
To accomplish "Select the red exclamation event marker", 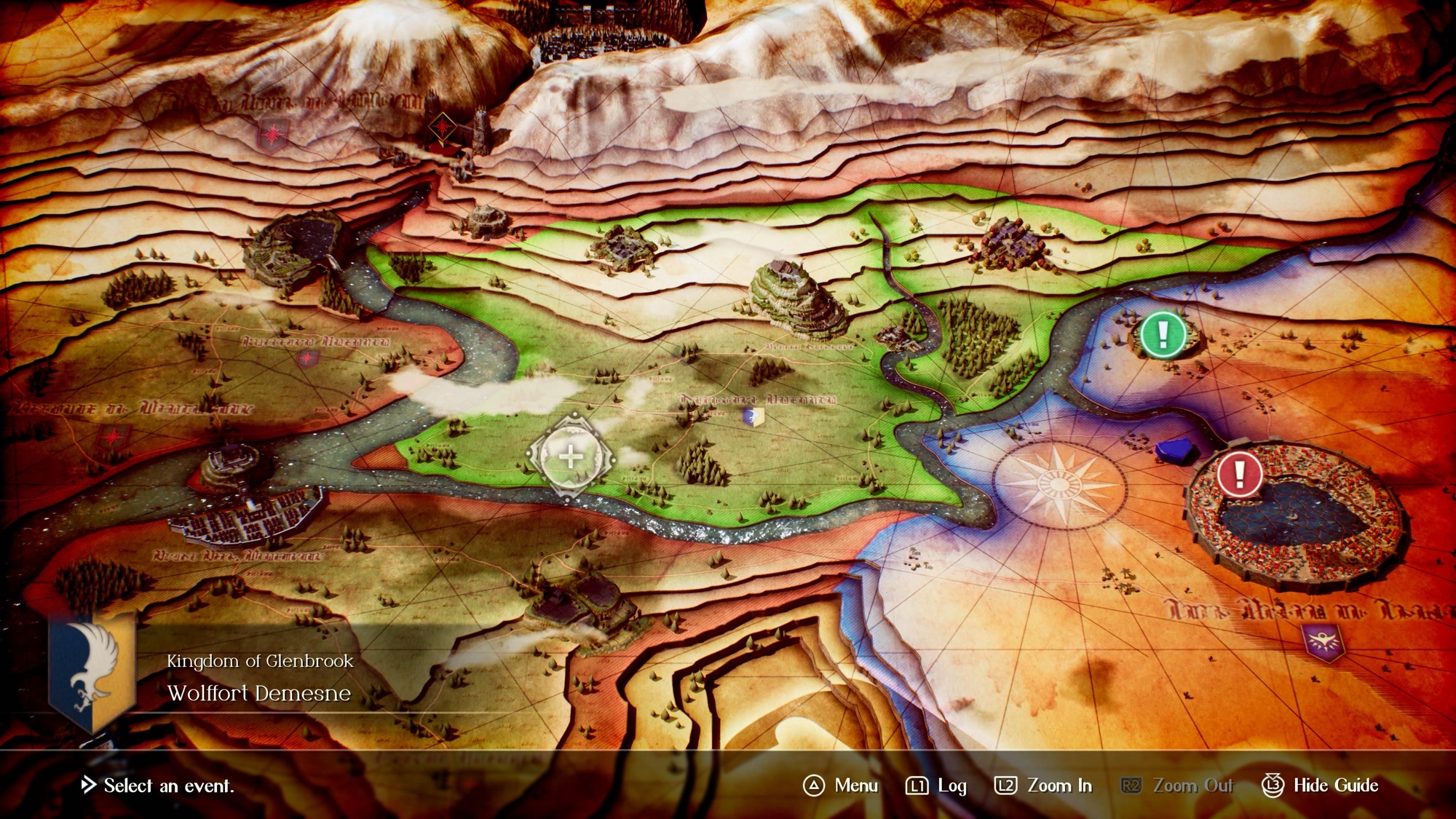I will click(1239, 474).
